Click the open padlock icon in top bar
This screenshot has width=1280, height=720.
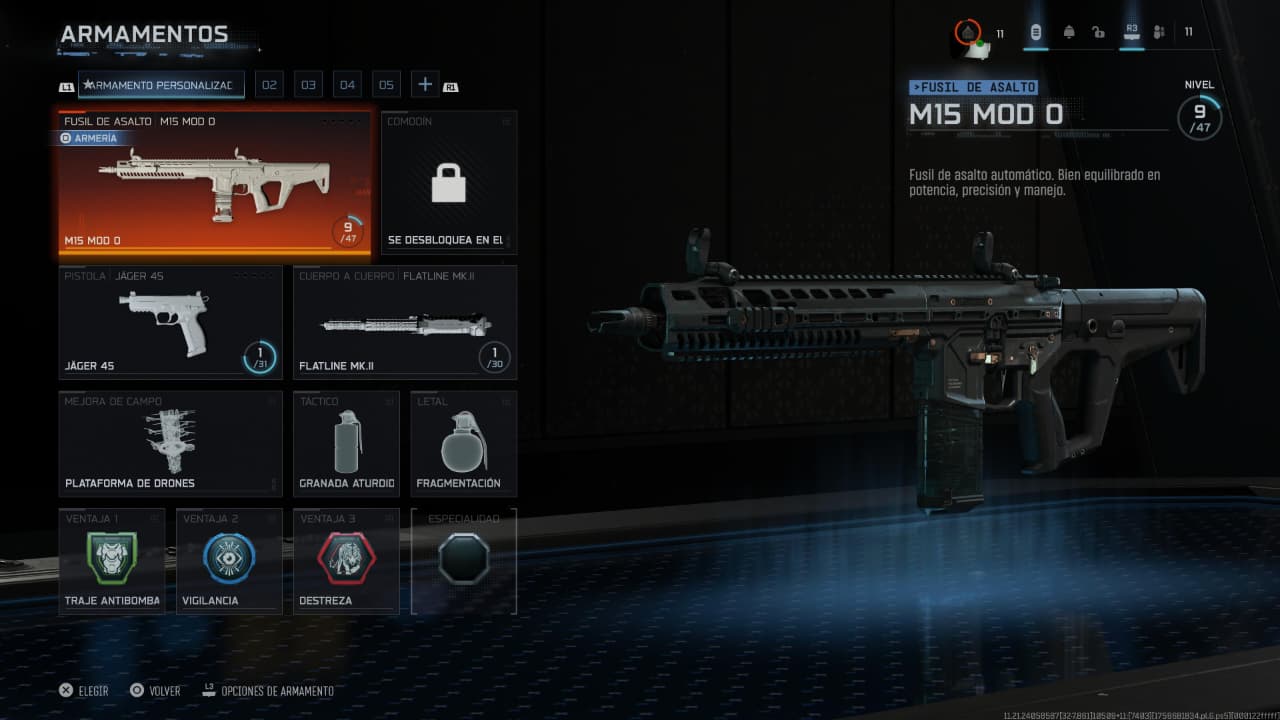[x=1098, y=32]
